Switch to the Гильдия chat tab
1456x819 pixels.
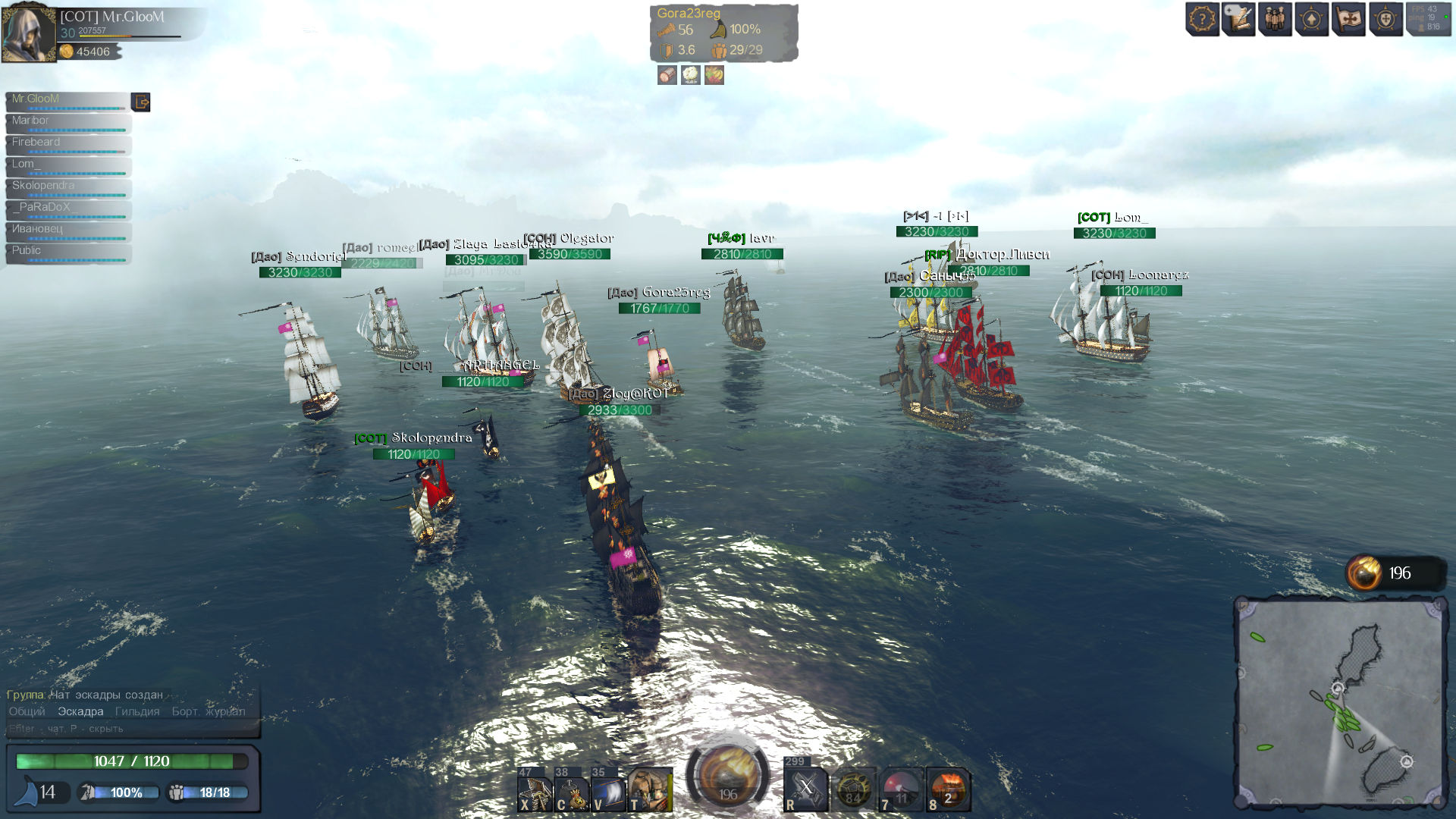(137, 711)
